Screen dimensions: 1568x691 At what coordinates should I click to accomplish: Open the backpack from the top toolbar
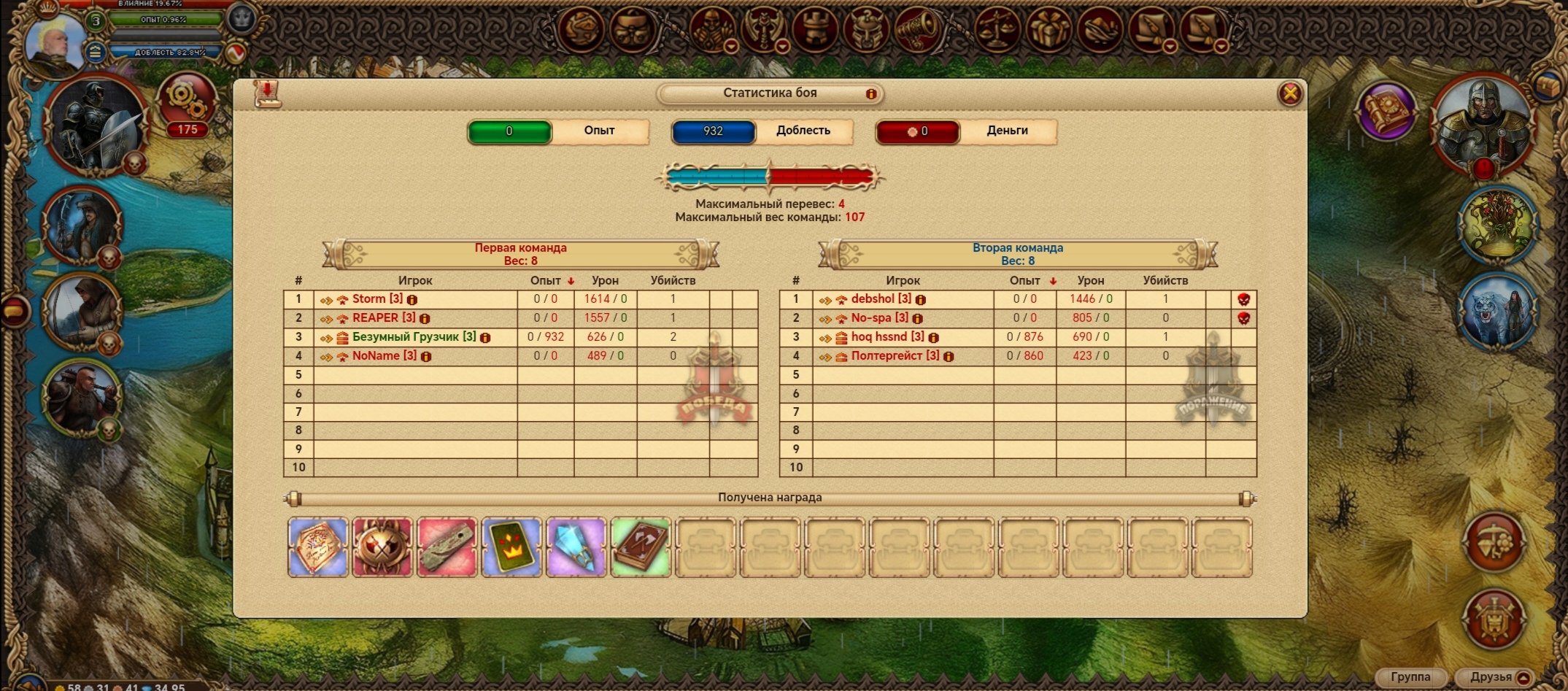(632, 30)
